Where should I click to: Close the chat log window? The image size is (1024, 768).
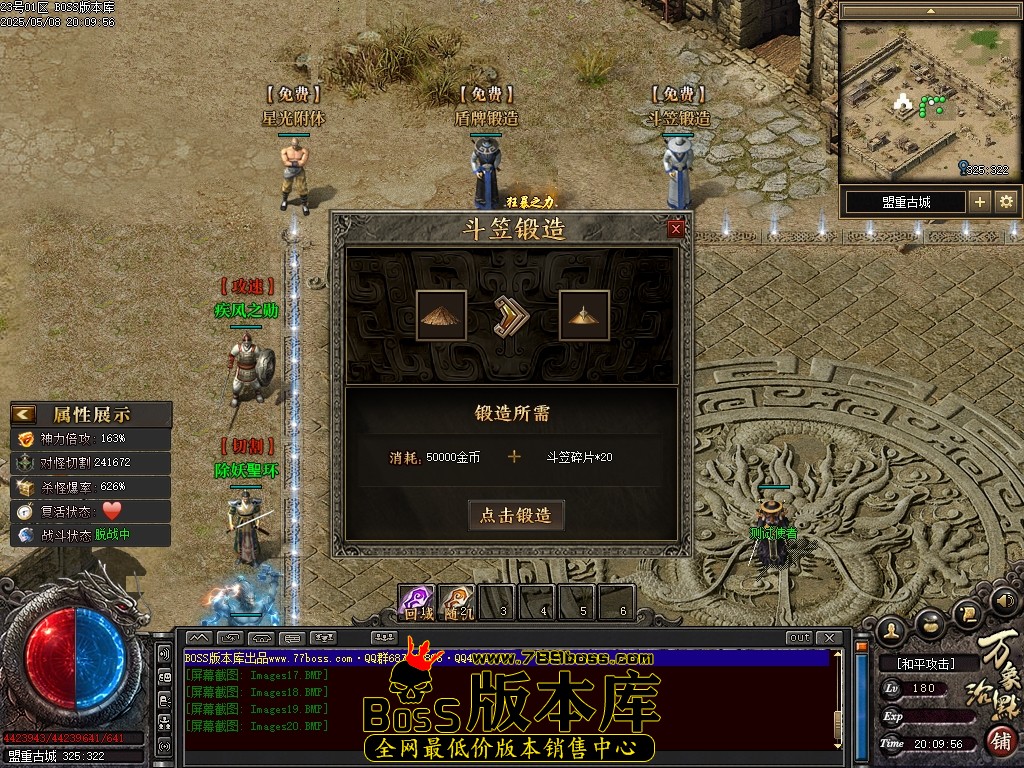pyautogui.click(x=828, y=638)
